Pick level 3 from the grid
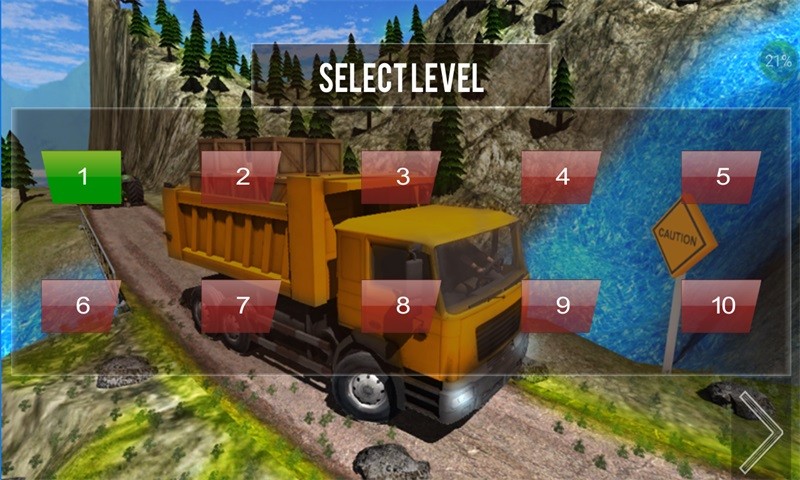The image size is (800, 480). (x=402, y=177)
